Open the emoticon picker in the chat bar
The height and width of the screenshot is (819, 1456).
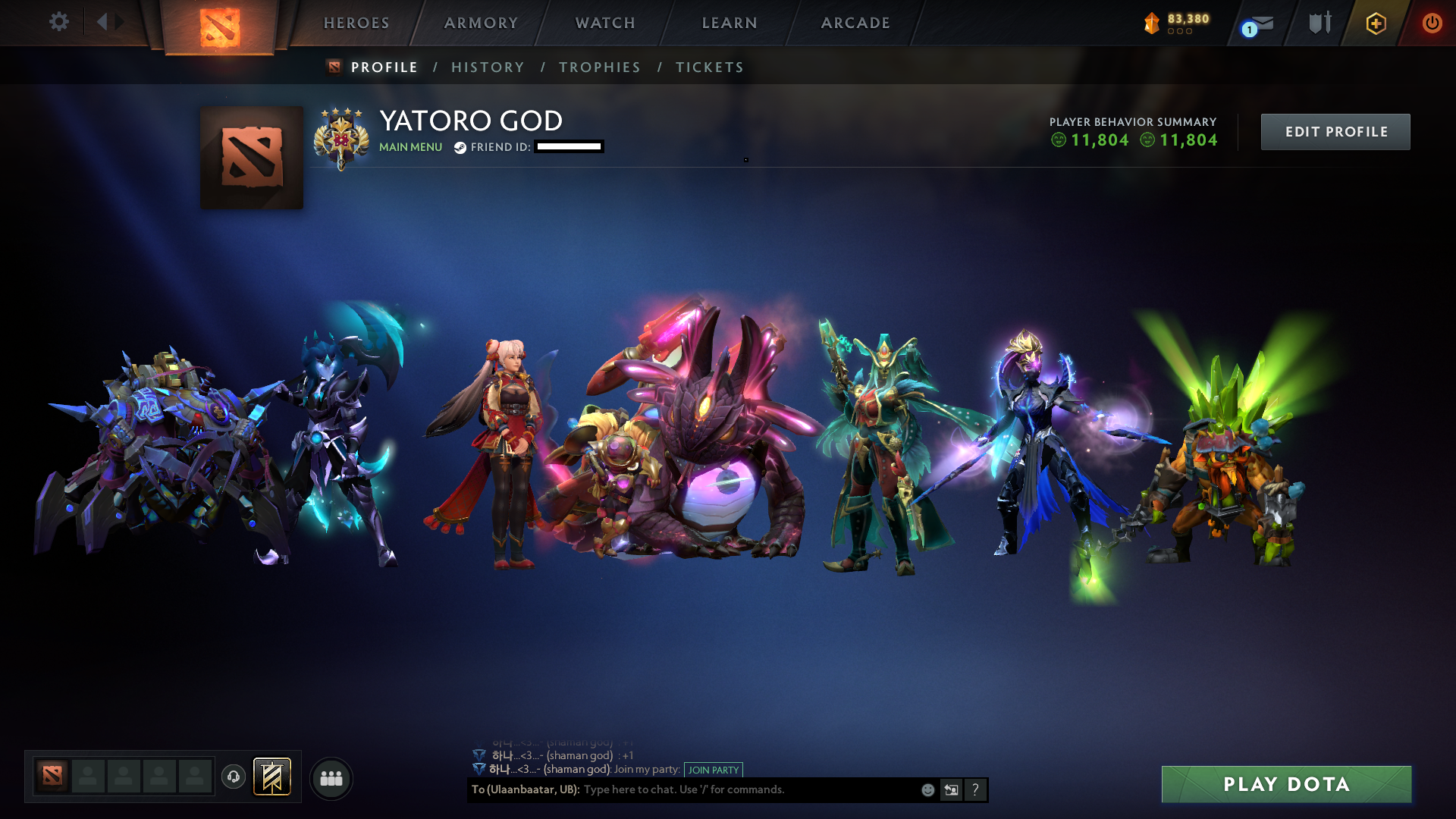point(927,789)
